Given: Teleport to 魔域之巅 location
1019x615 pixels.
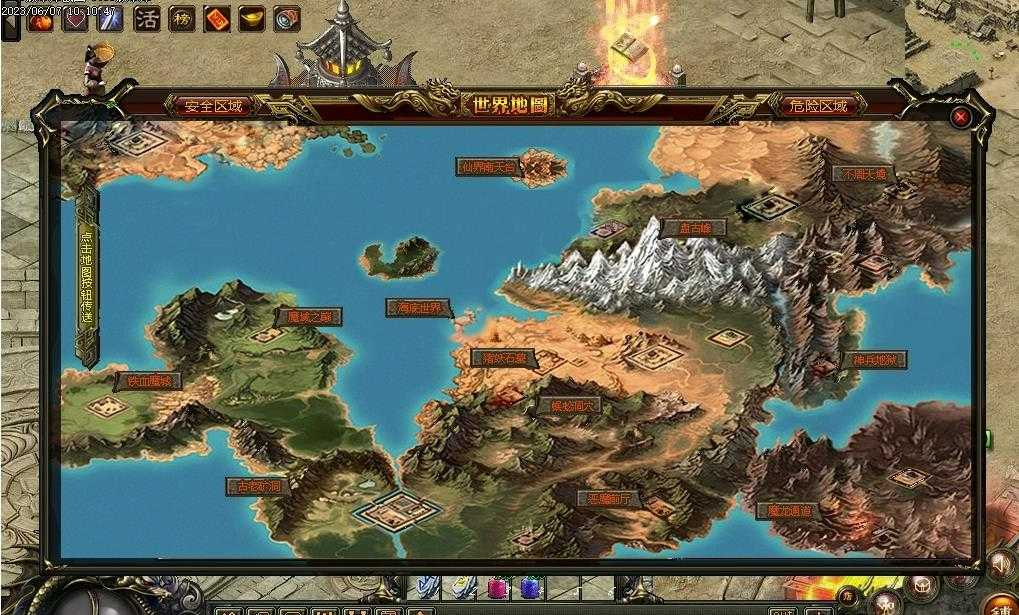Looking at the screenshot, I should 309,317.
